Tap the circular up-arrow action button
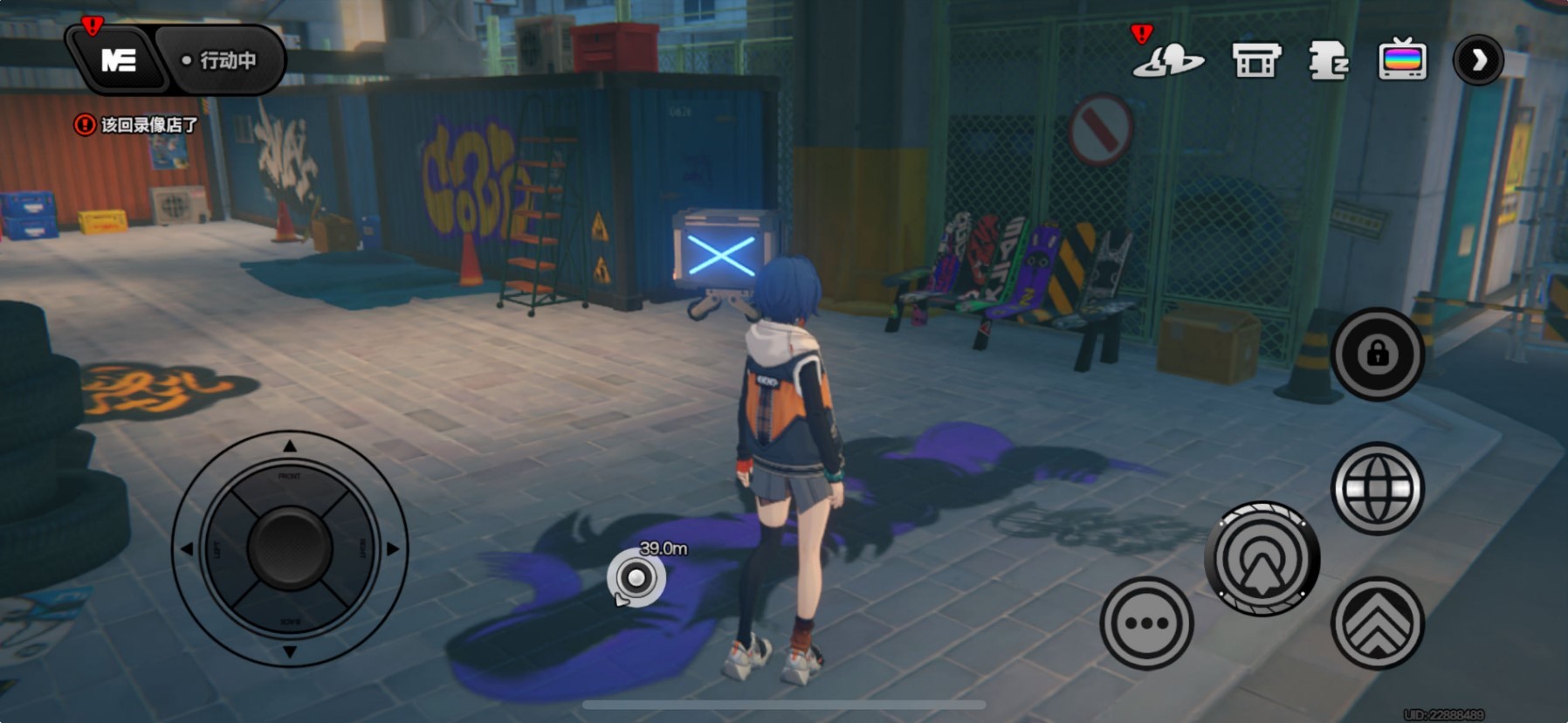The height and width of the screenshot is (723, 1568). point(1262,559)
